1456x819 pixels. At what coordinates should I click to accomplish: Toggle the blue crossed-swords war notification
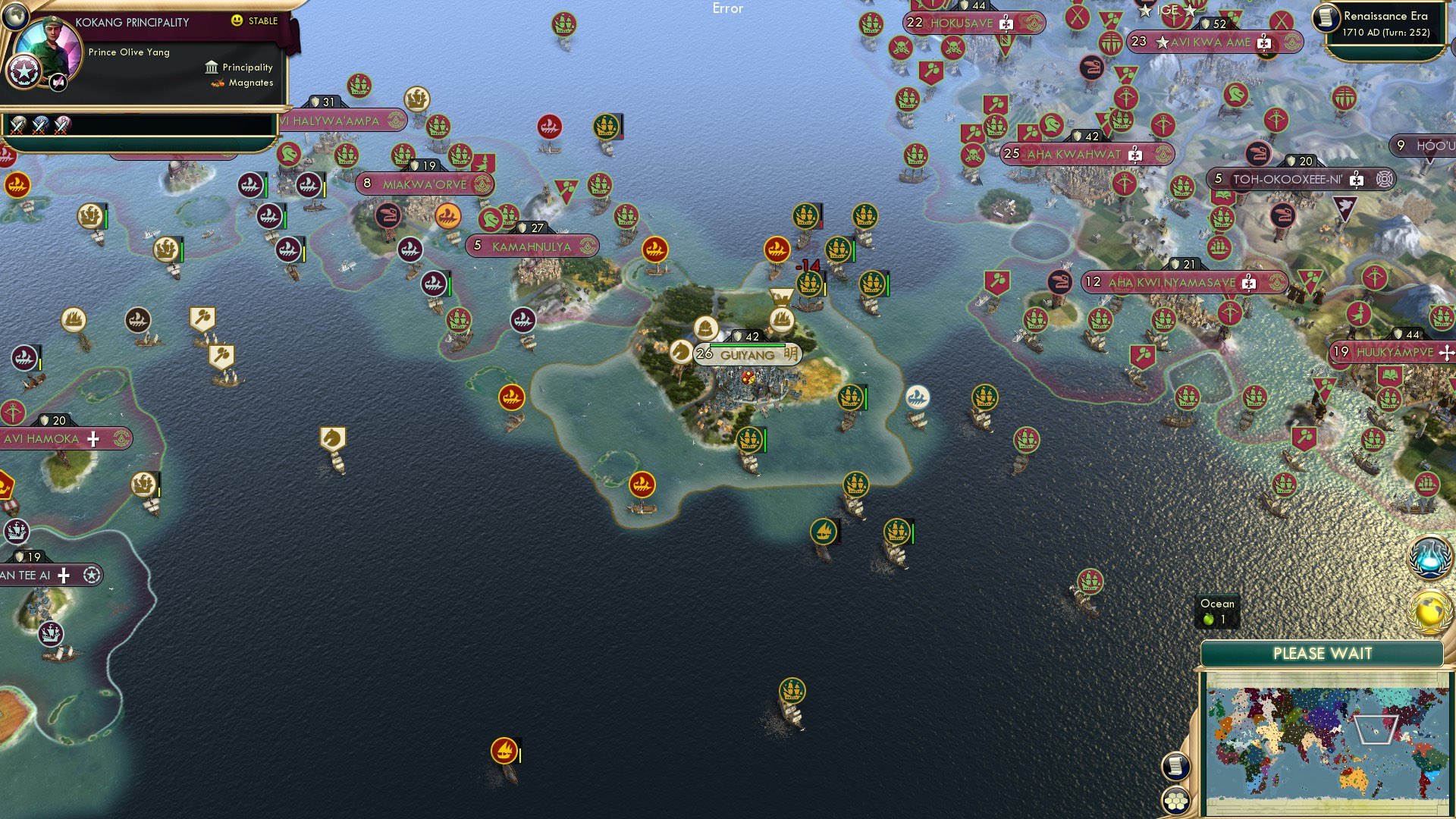[x=39, y=126]
